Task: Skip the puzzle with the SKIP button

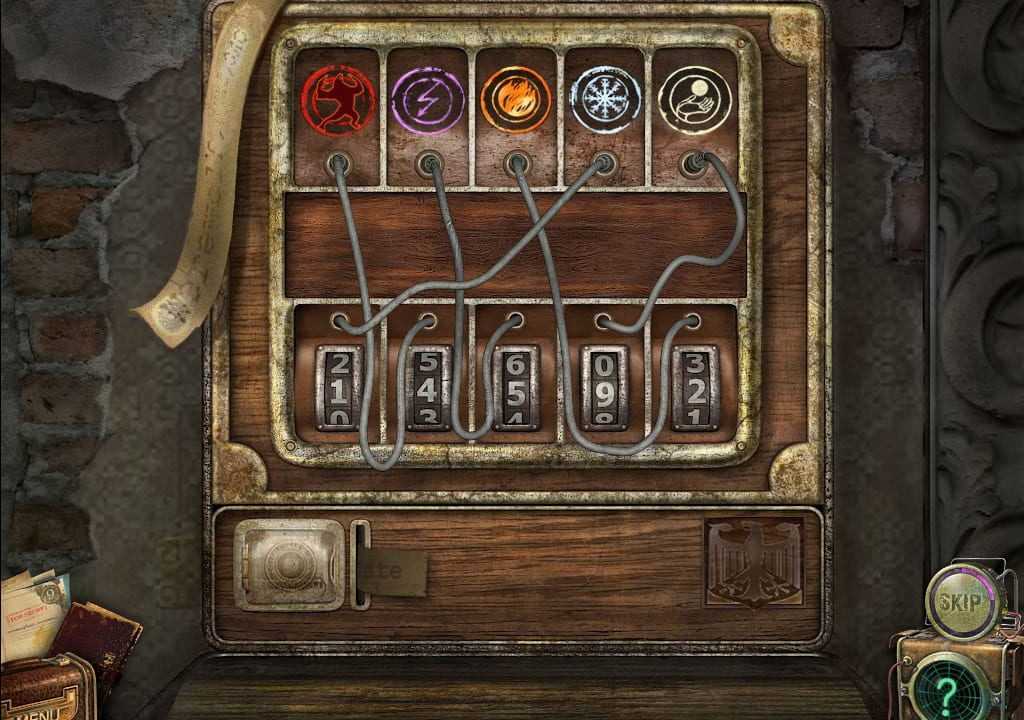Action: (x=958, y=599)
